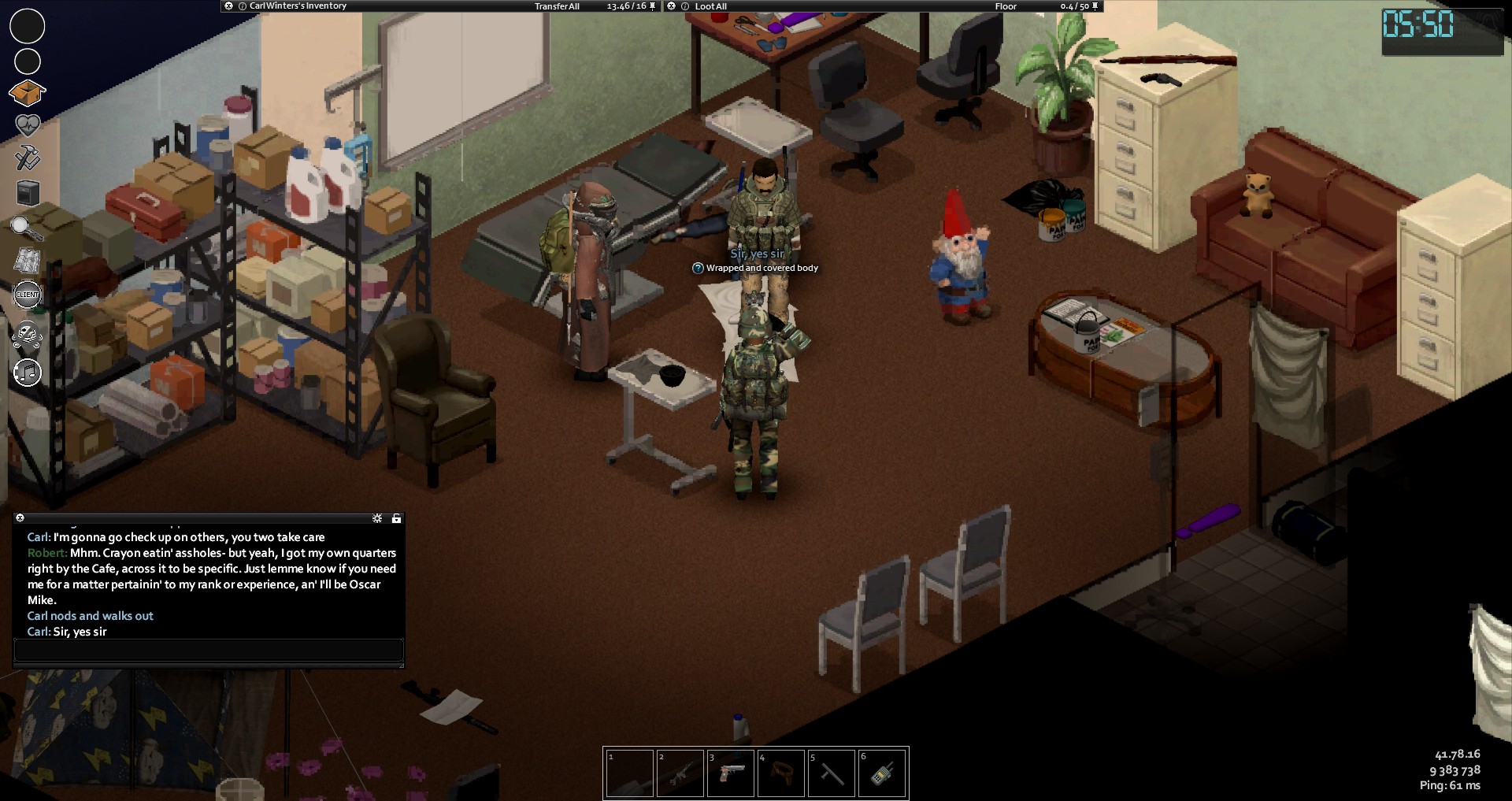Select the walkie talkie hotbar slot
Screen dimensions: 1512x801
pos(881,773)
